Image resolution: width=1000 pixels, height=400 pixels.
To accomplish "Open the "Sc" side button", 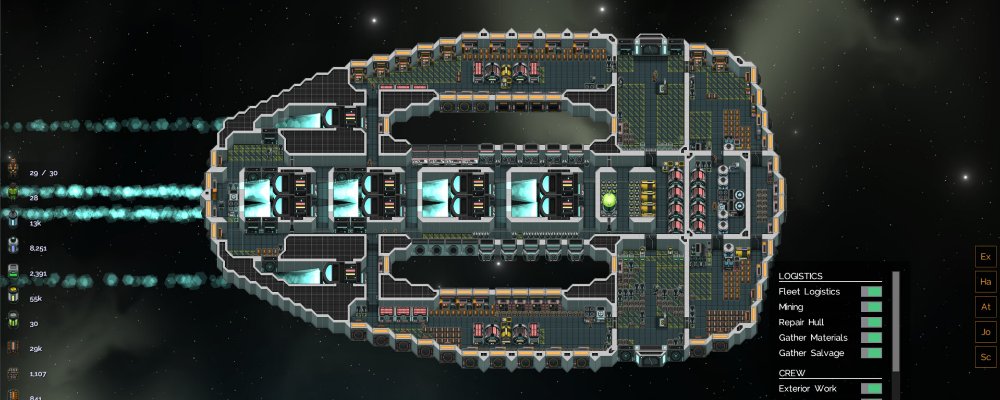I will pos(985,356).
